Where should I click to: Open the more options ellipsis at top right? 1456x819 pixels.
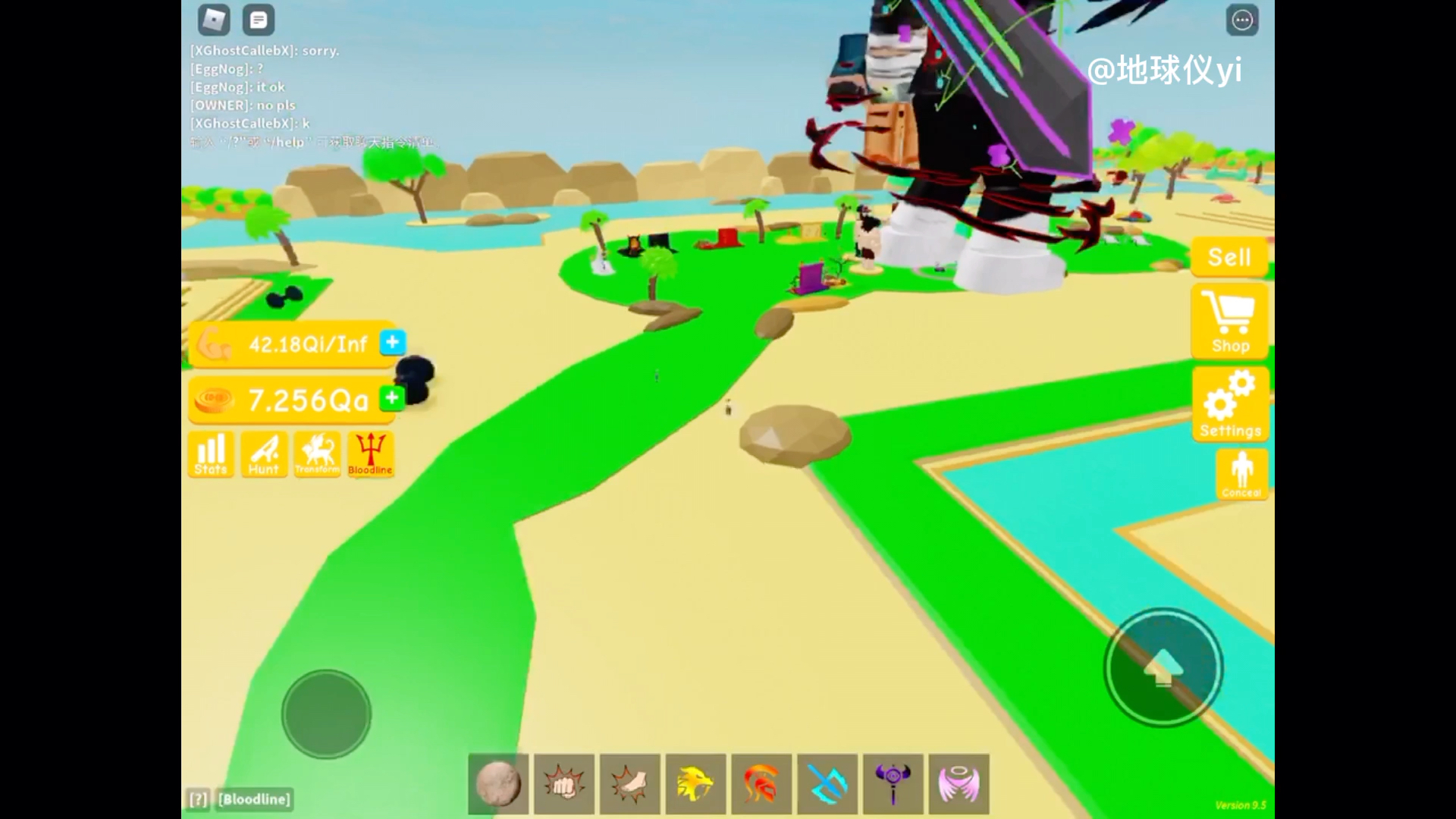1242,20
